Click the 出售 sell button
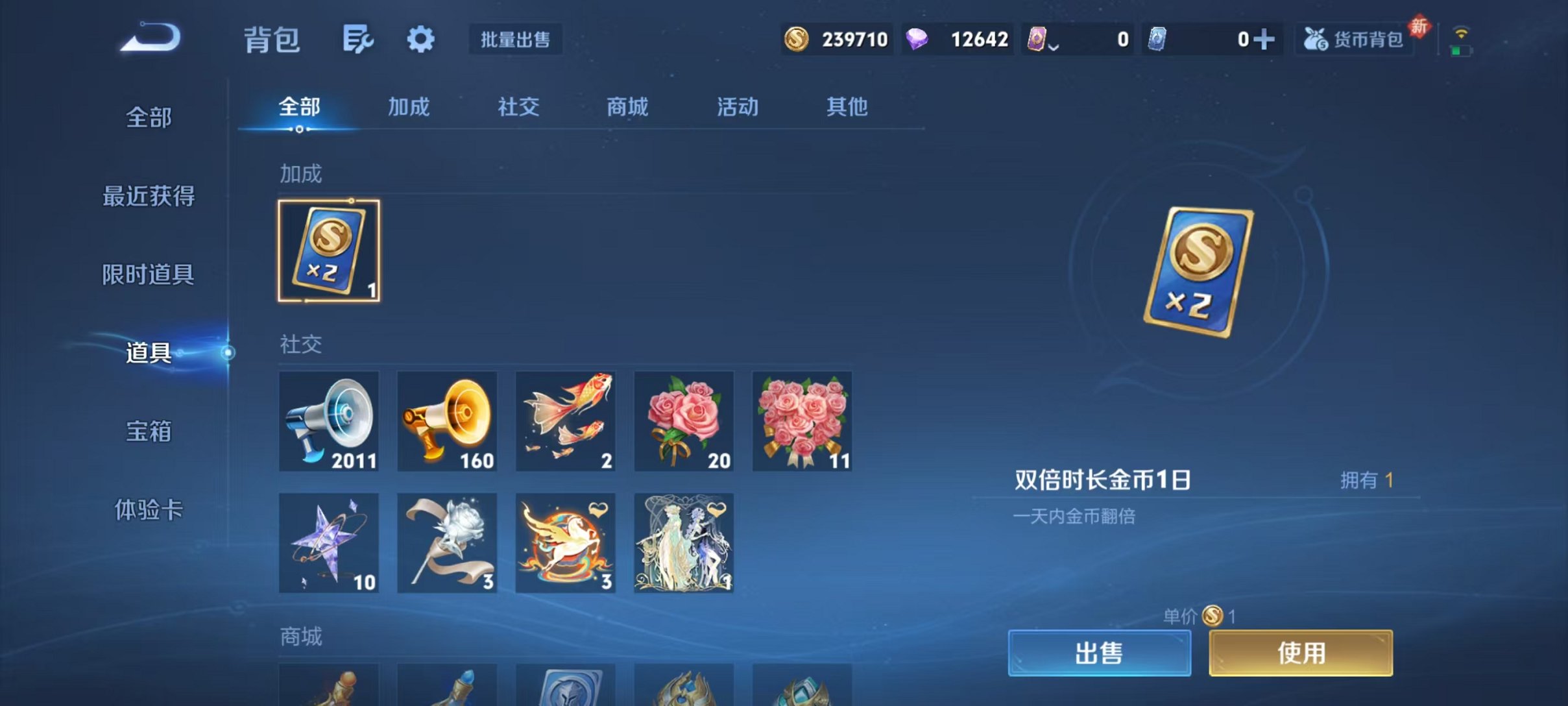This screenshot has height=706, width=1568. (x=1100, y=653)
